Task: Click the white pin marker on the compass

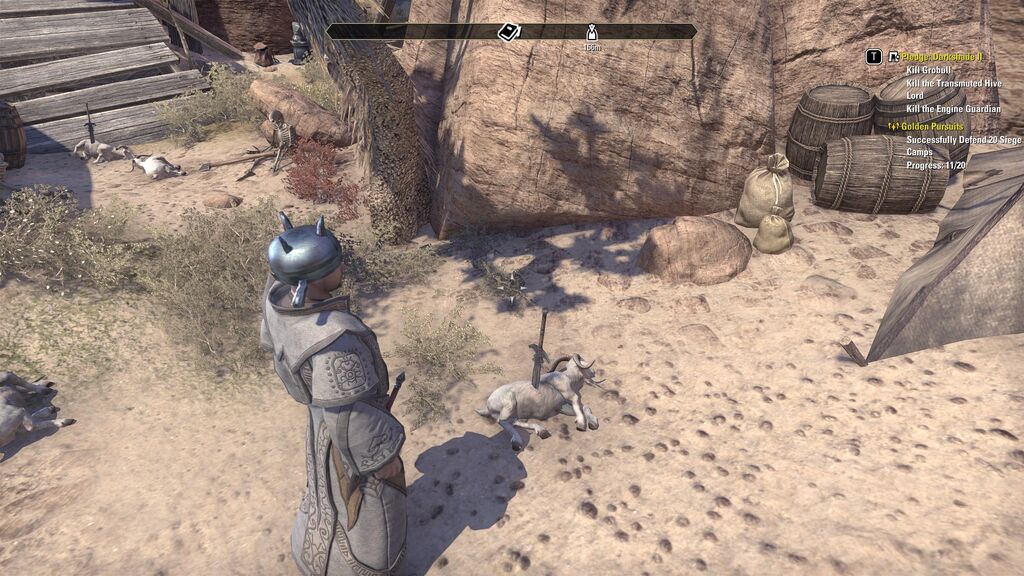Action: 592,32
